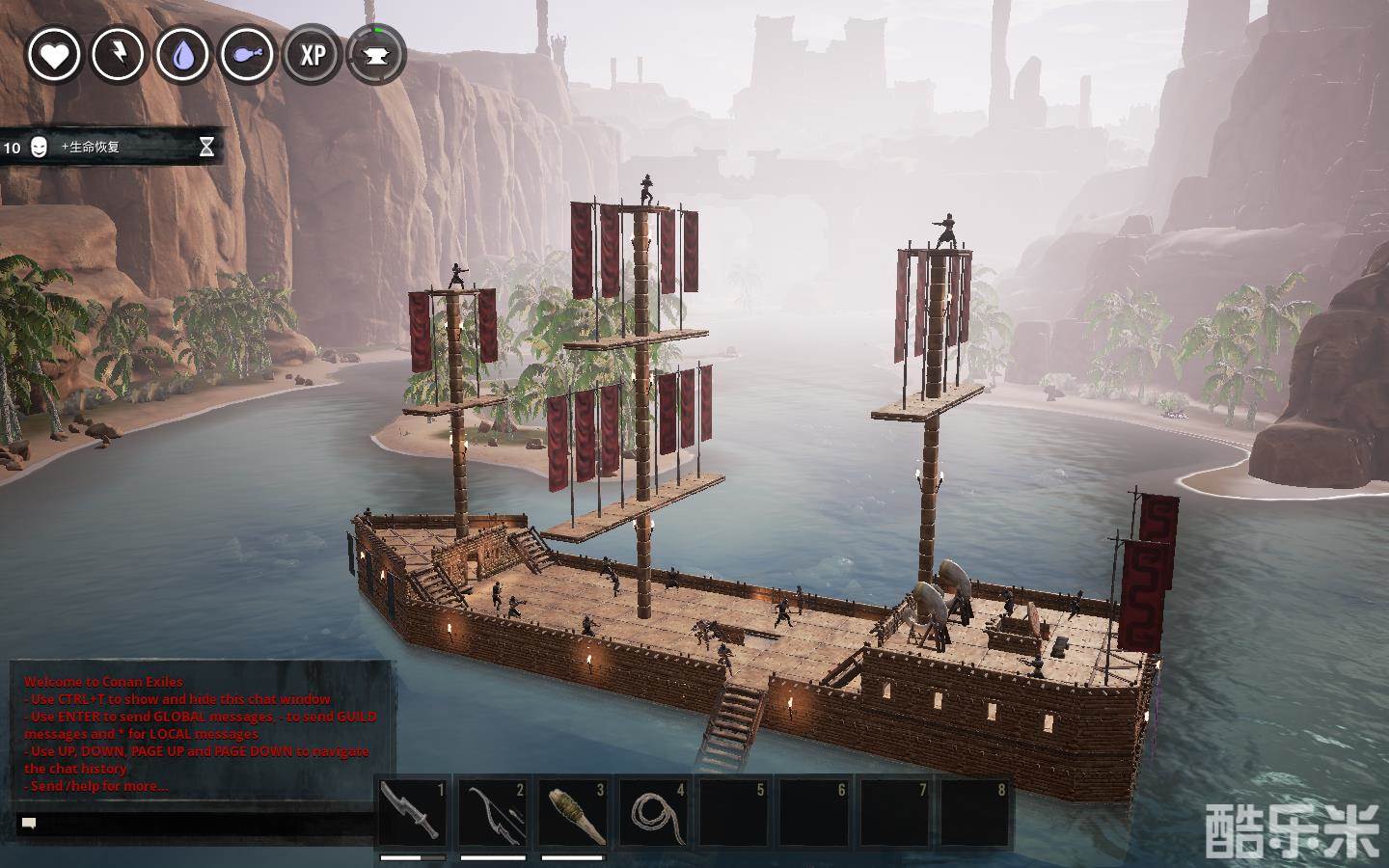Select the sword in hotbar slot 1
Viewport: 1389px width, 868px height.
(412, 812)
